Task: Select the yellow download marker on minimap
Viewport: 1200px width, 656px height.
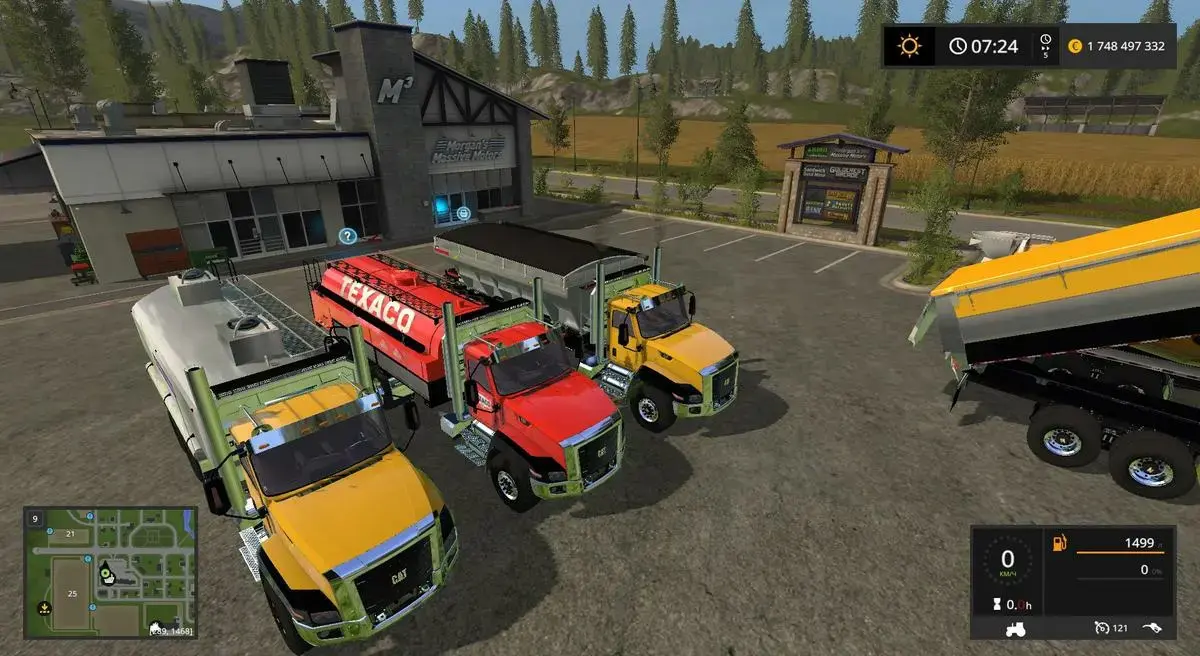Action: point(44,607)
